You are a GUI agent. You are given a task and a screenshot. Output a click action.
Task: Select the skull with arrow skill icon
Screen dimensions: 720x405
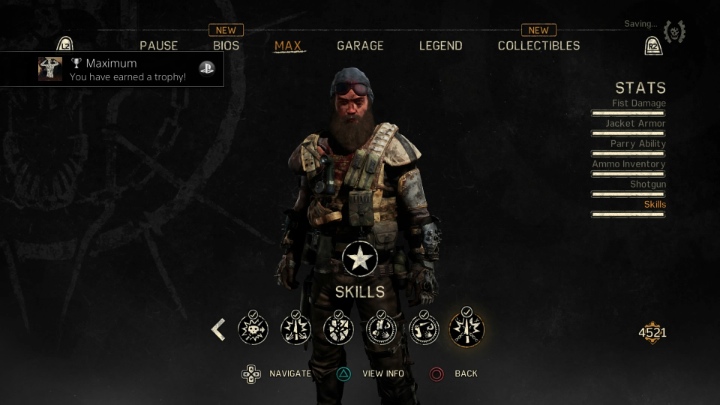tap(252, 328)
